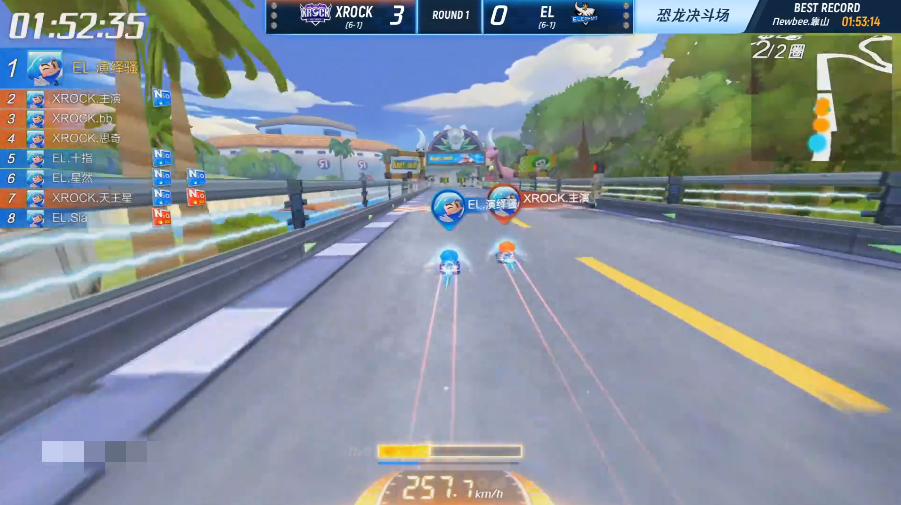Click the EL team logo on scoreboard

pyautogui.click(x=585, y=15)
